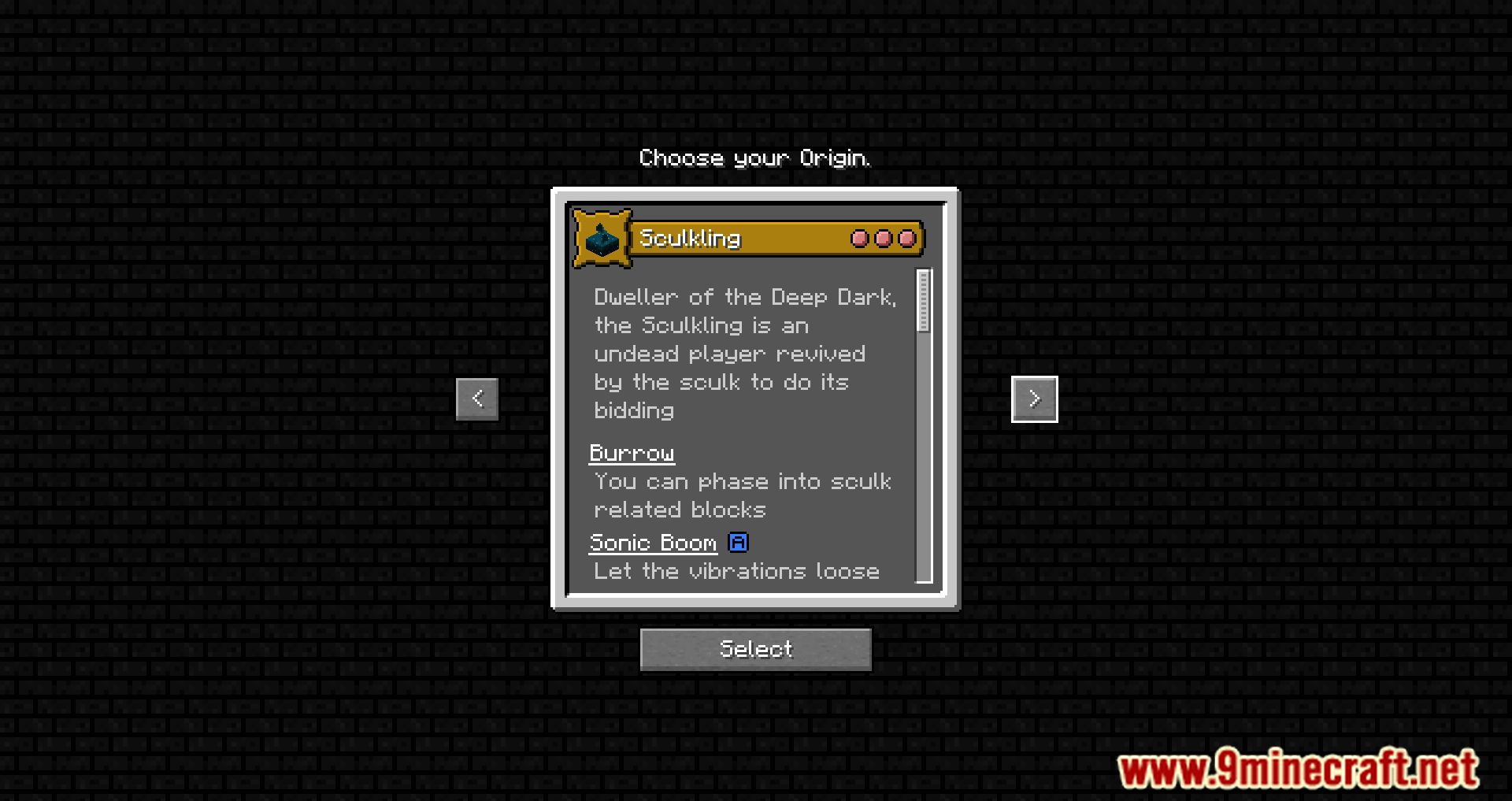The width and height of the screenshot is (1512, 801).
Task: Click the middle pink impact indicator dot
Action: point(882,239)
